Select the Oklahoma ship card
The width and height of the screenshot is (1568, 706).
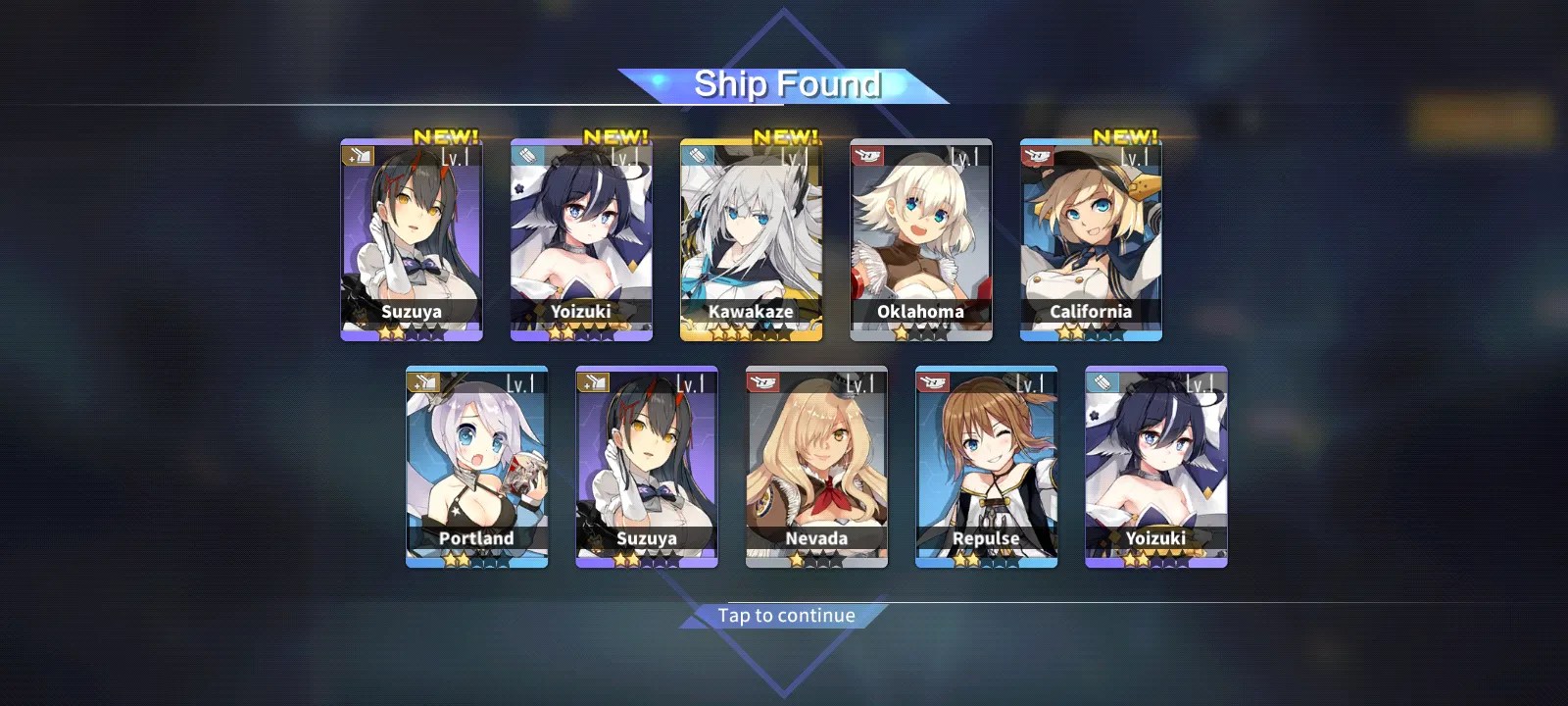(920, 240)
